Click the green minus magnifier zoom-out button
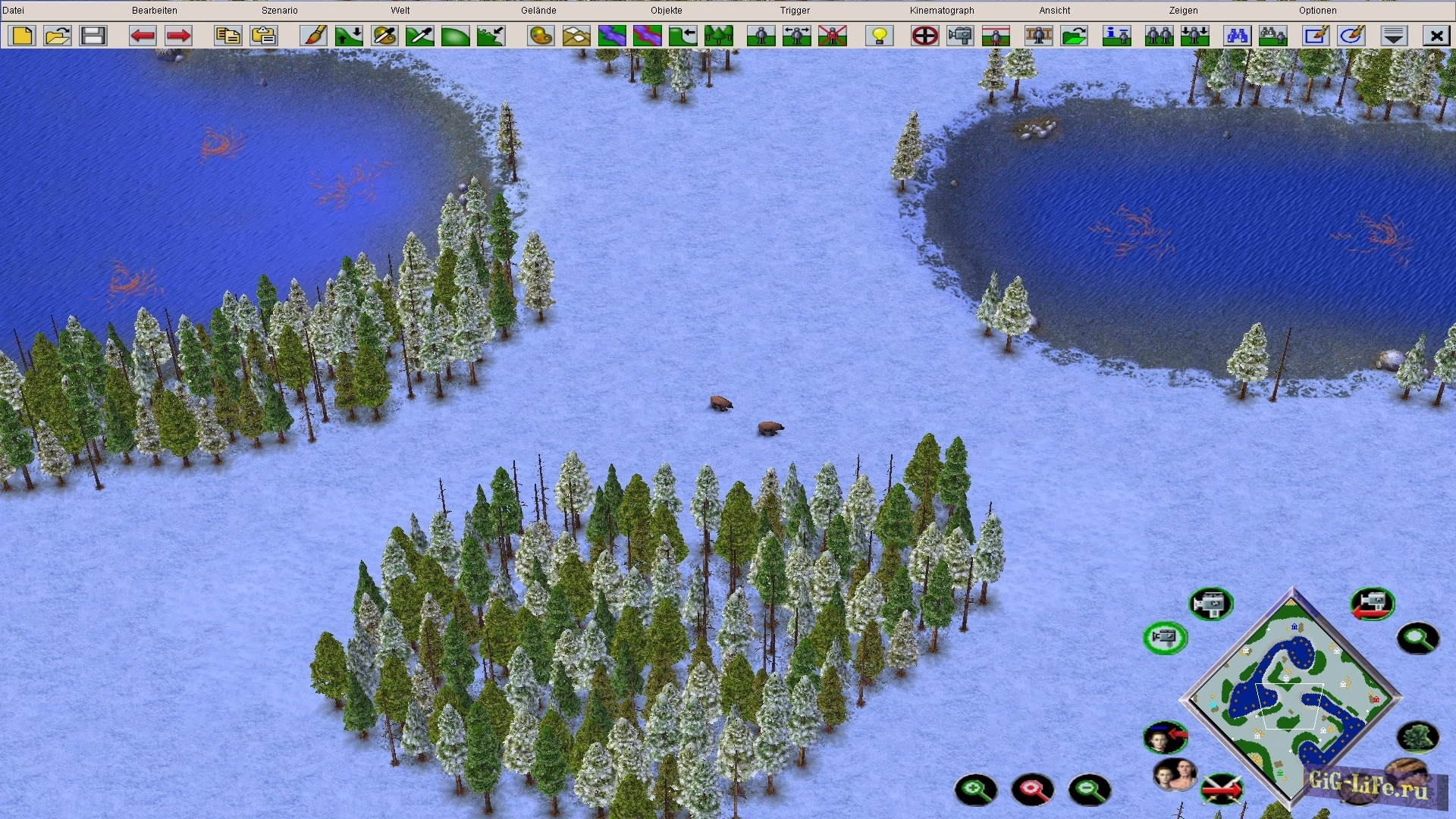 pyautogui.click(x=1089, y=790)
